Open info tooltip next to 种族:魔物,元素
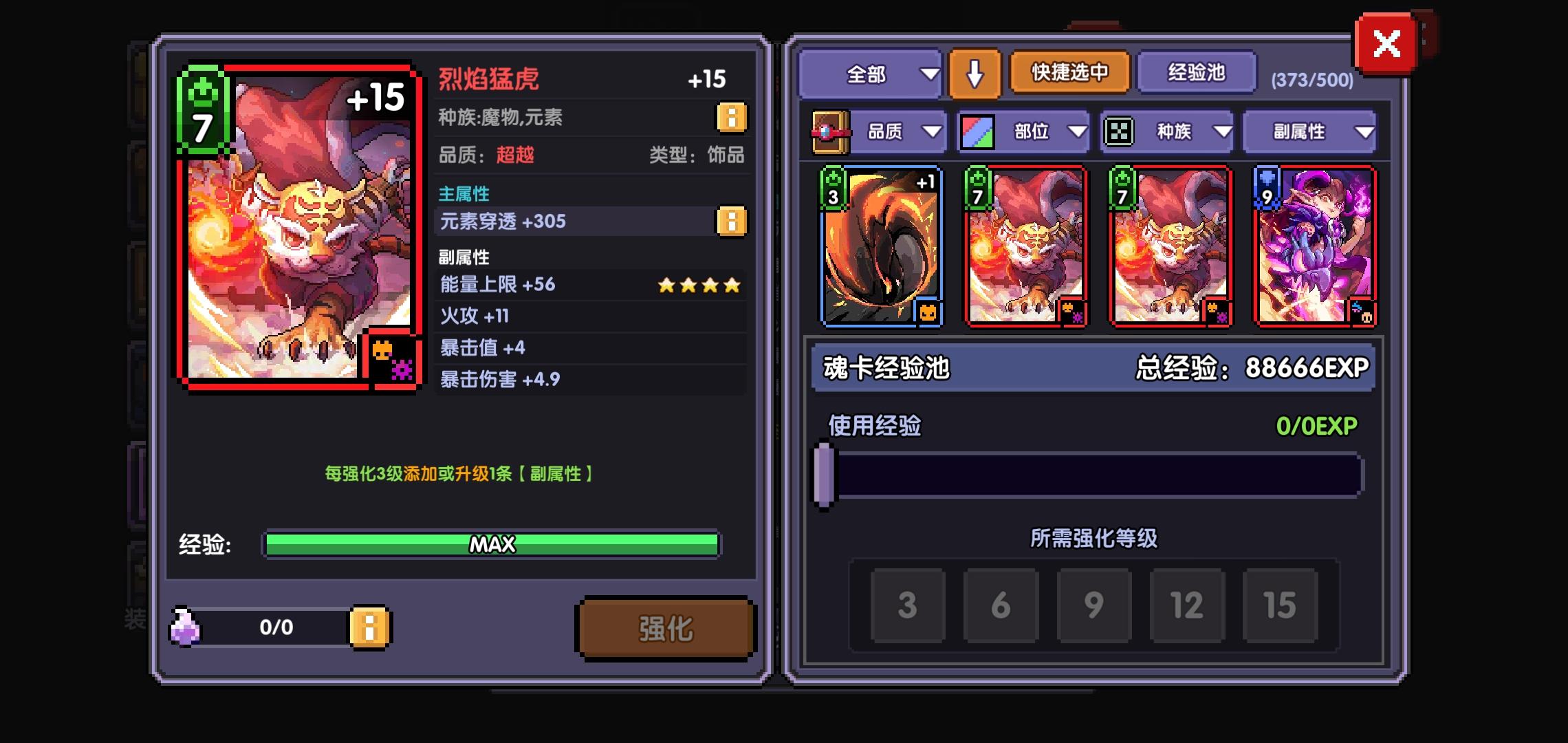This screenshot has width=1568, height=743. click(732, 117)
